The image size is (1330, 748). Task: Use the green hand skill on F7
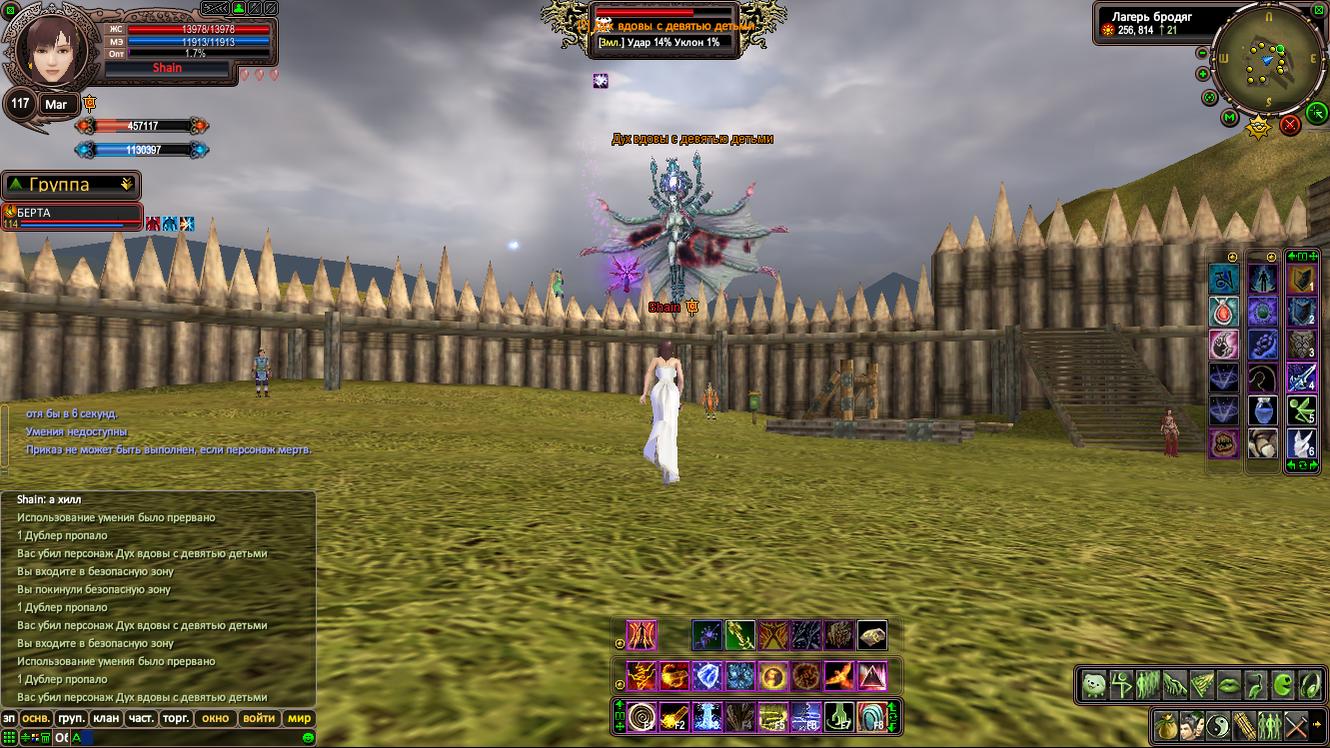click(x=838, y=716)
